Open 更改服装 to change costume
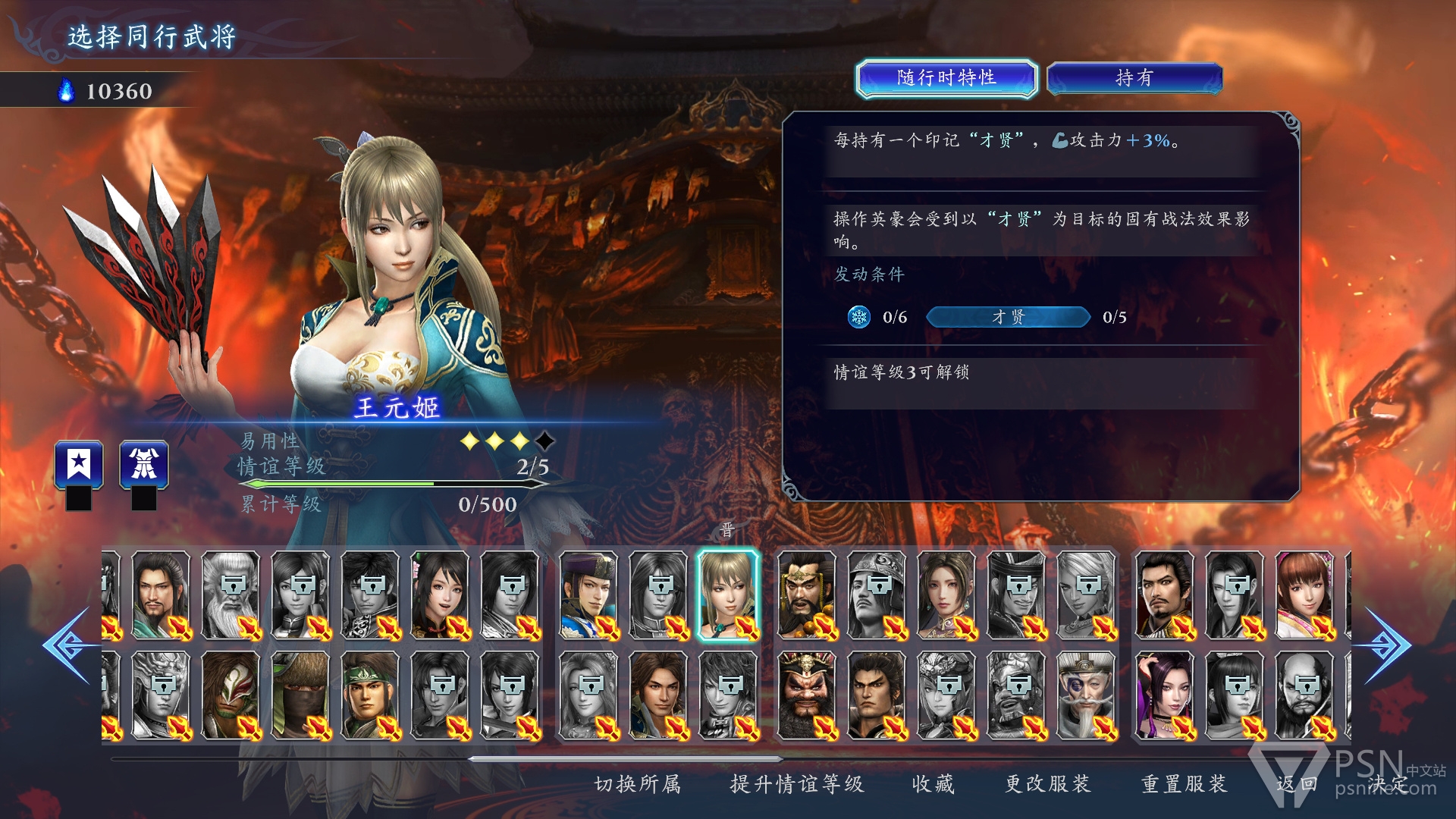1456x819 pixels. pyautogui.click(x=1047, y=784)
